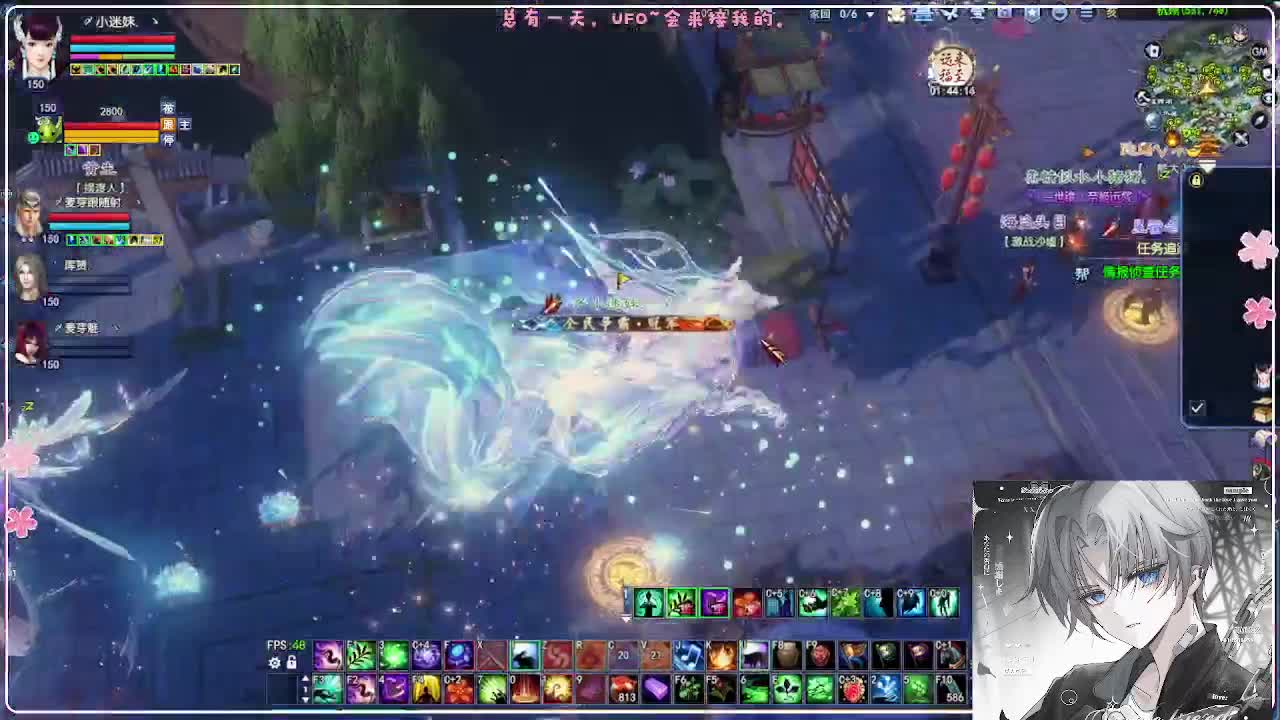Image resolution: width=1280 pixels, height=720 pixels.
Task: Select the butterfly icon in the top toolbar
Action: (950, 13)
